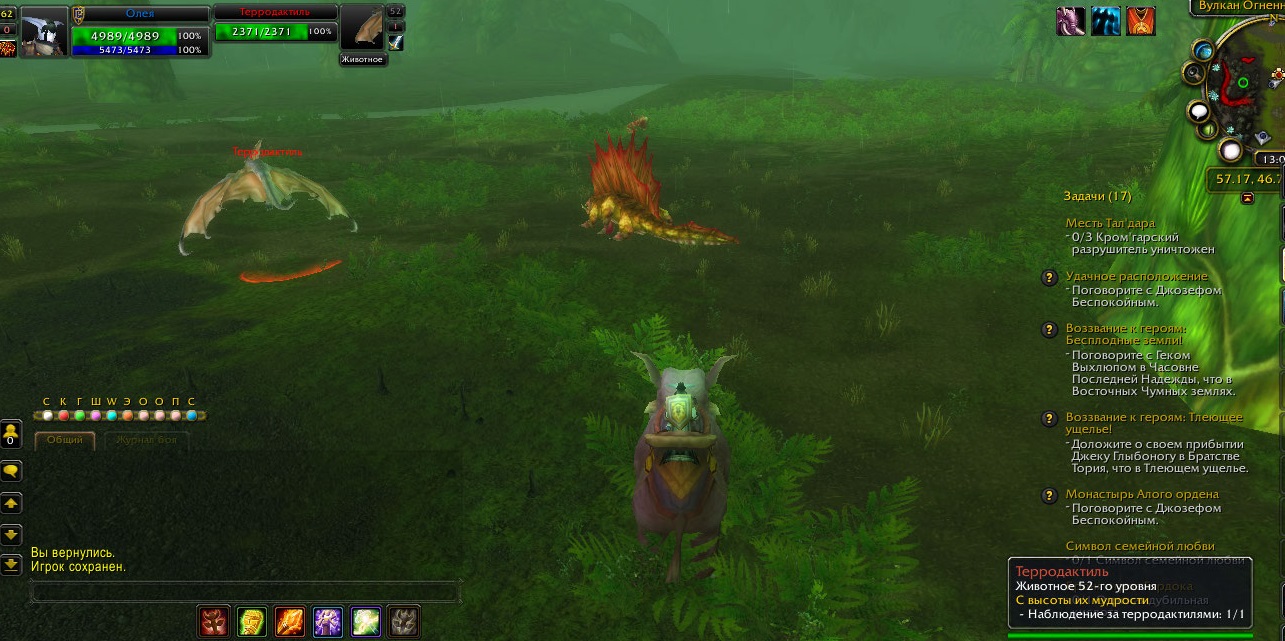Viewport: 1285px width, 641px height.
Task: Click the chat input field
Action: pyautogui.click(x=245, y=593)
